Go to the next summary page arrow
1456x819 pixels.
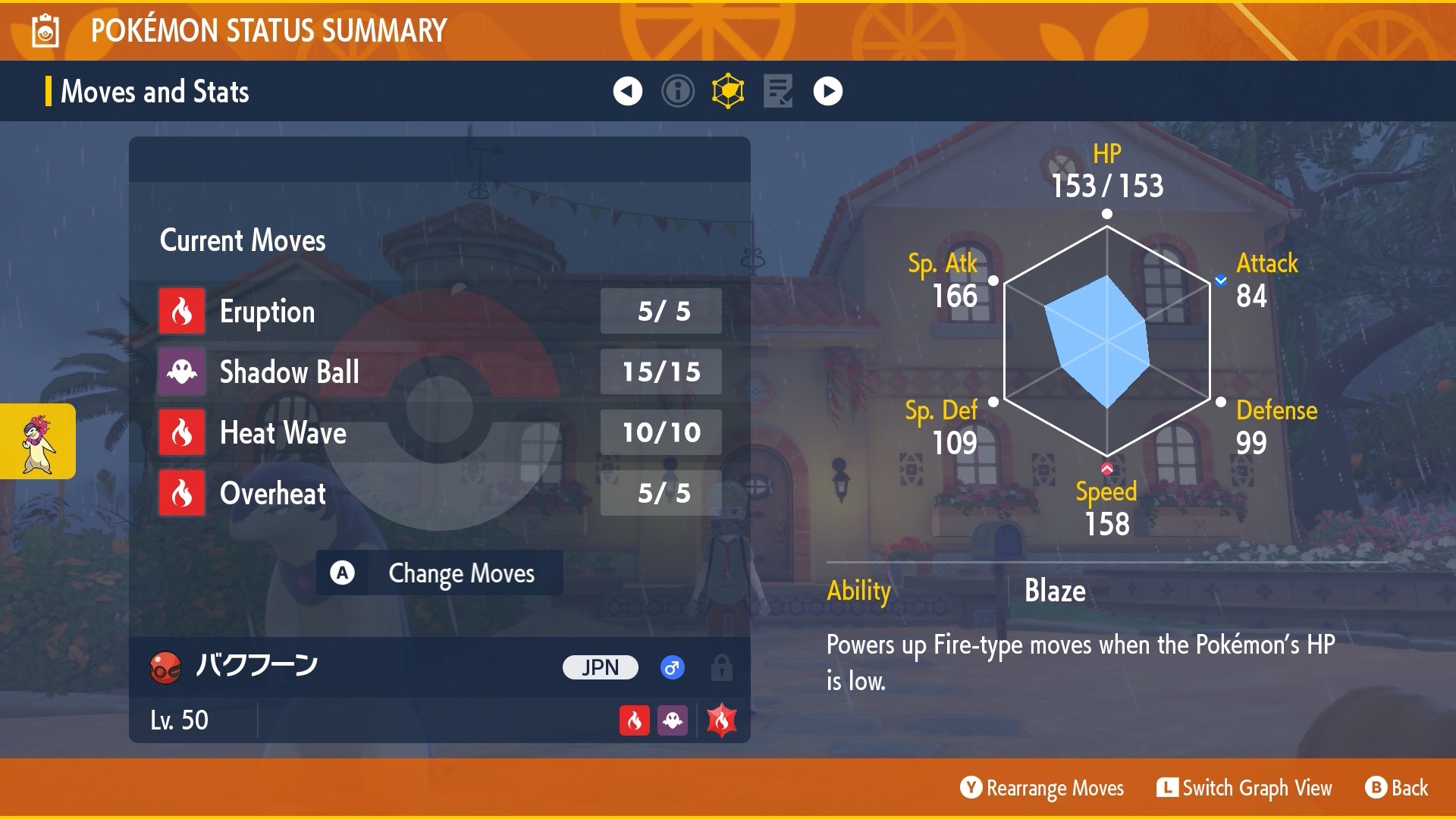pos(827,91)
